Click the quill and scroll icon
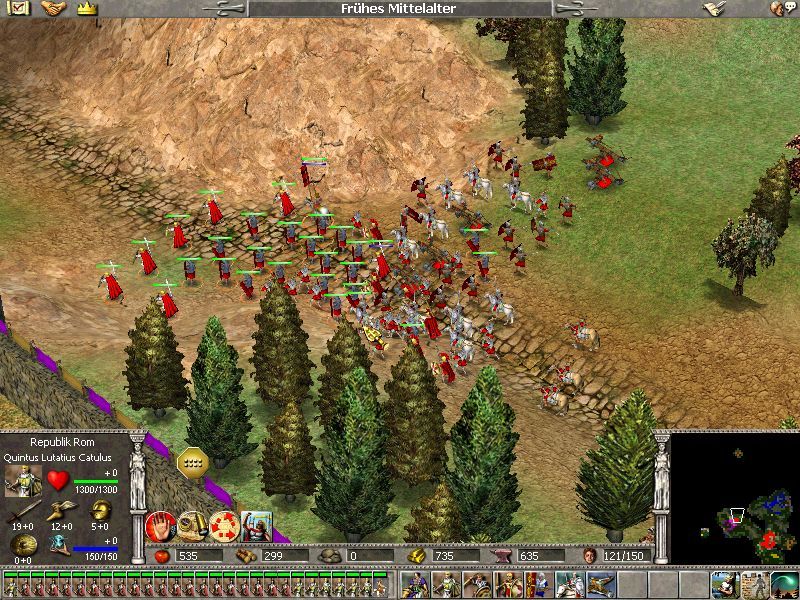 pyautogui.click(x=712, y=8)
